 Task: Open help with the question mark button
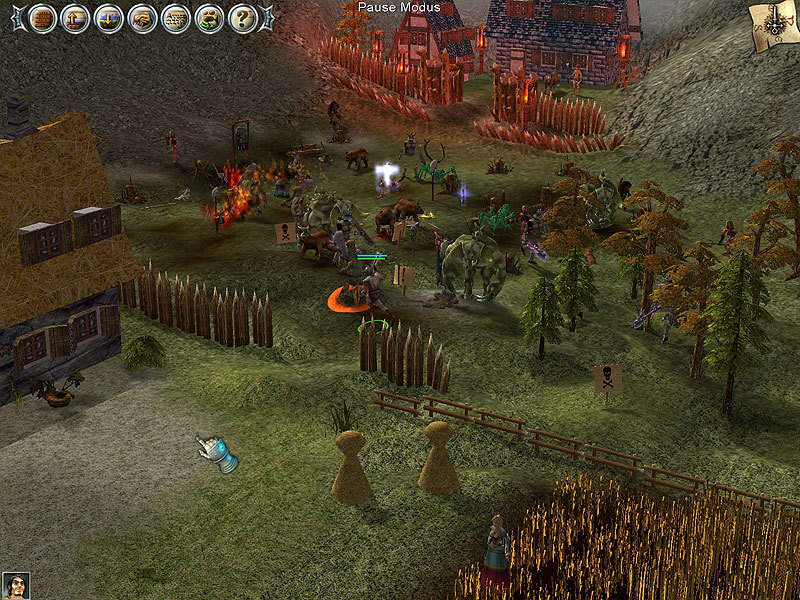243,18
